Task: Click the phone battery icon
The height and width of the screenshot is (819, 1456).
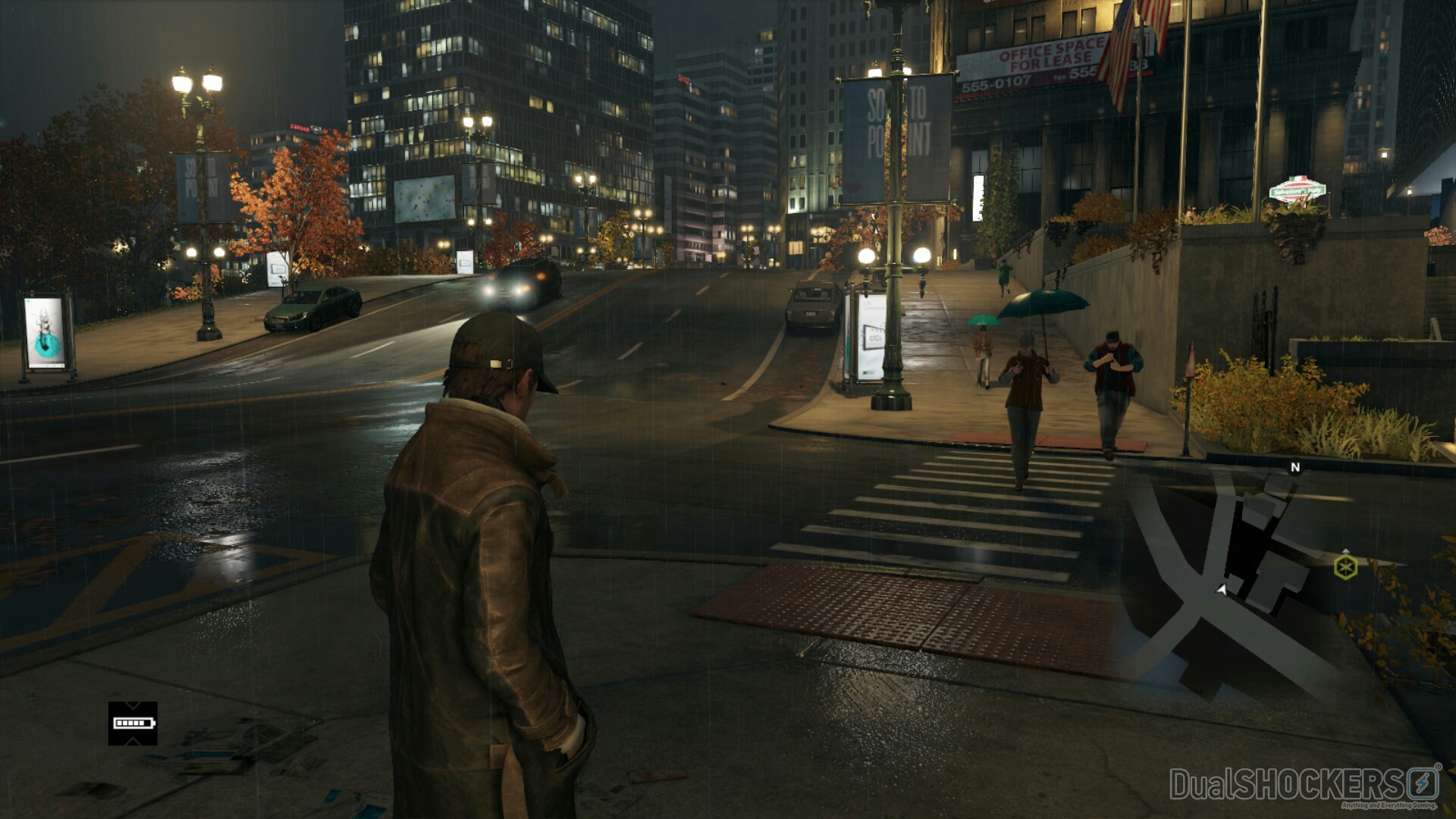Action: tap(133, 723)
